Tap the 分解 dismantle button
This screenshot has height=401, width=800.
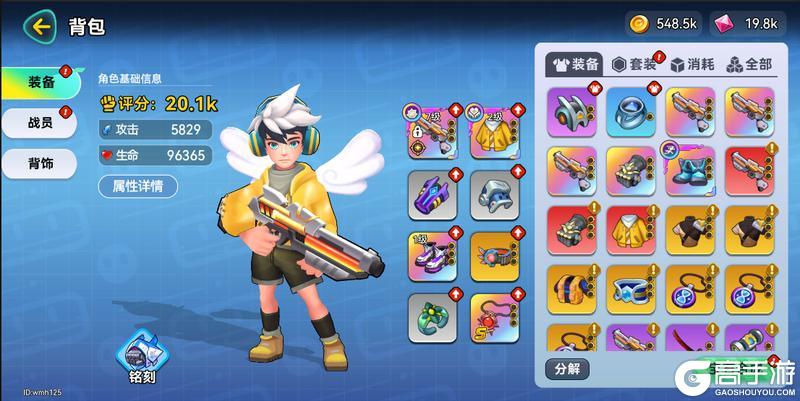coord(567,368)
